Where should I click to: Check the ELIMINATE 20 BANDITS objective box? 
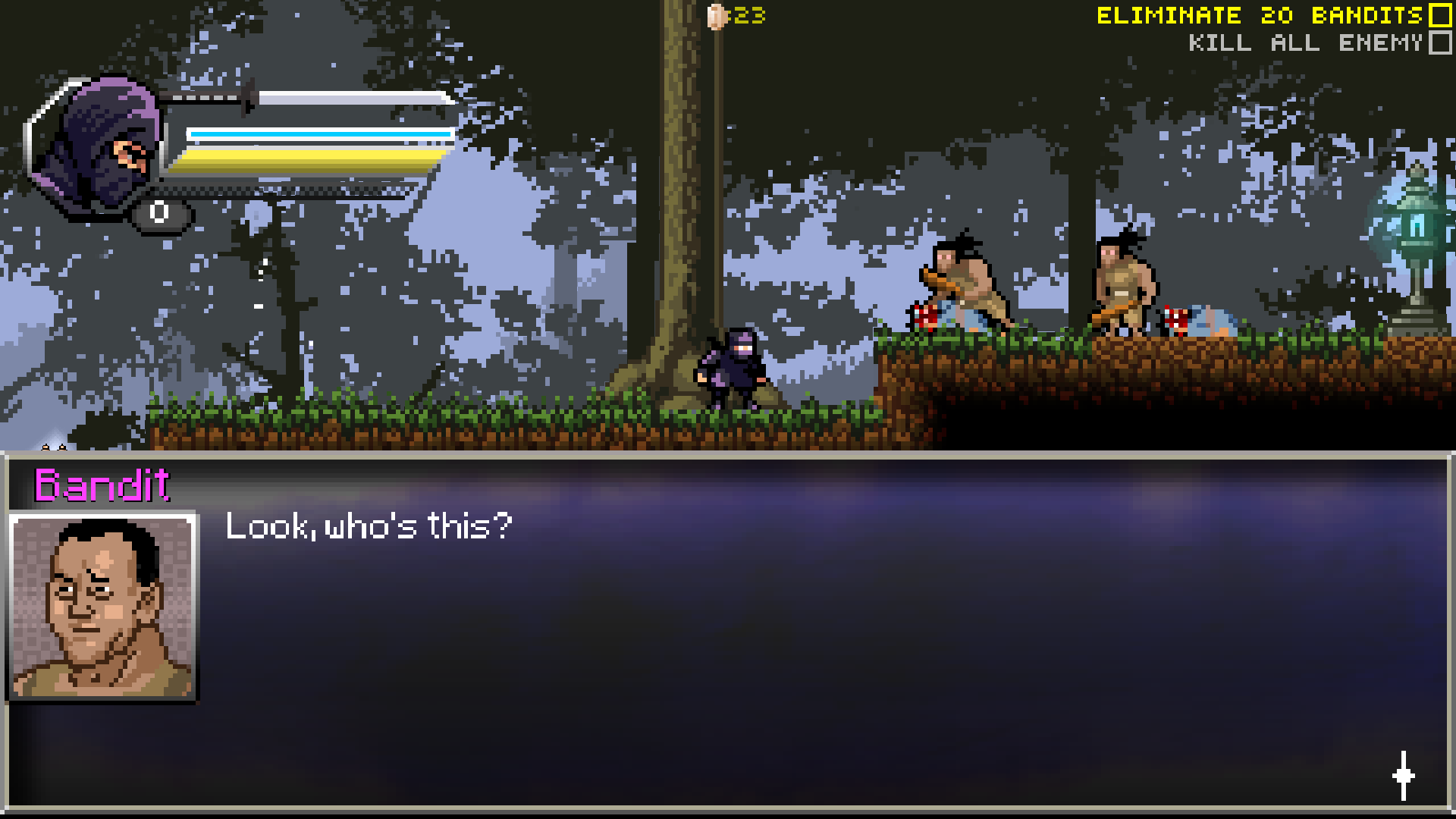pyautogui.click(x=1439, y=15)
